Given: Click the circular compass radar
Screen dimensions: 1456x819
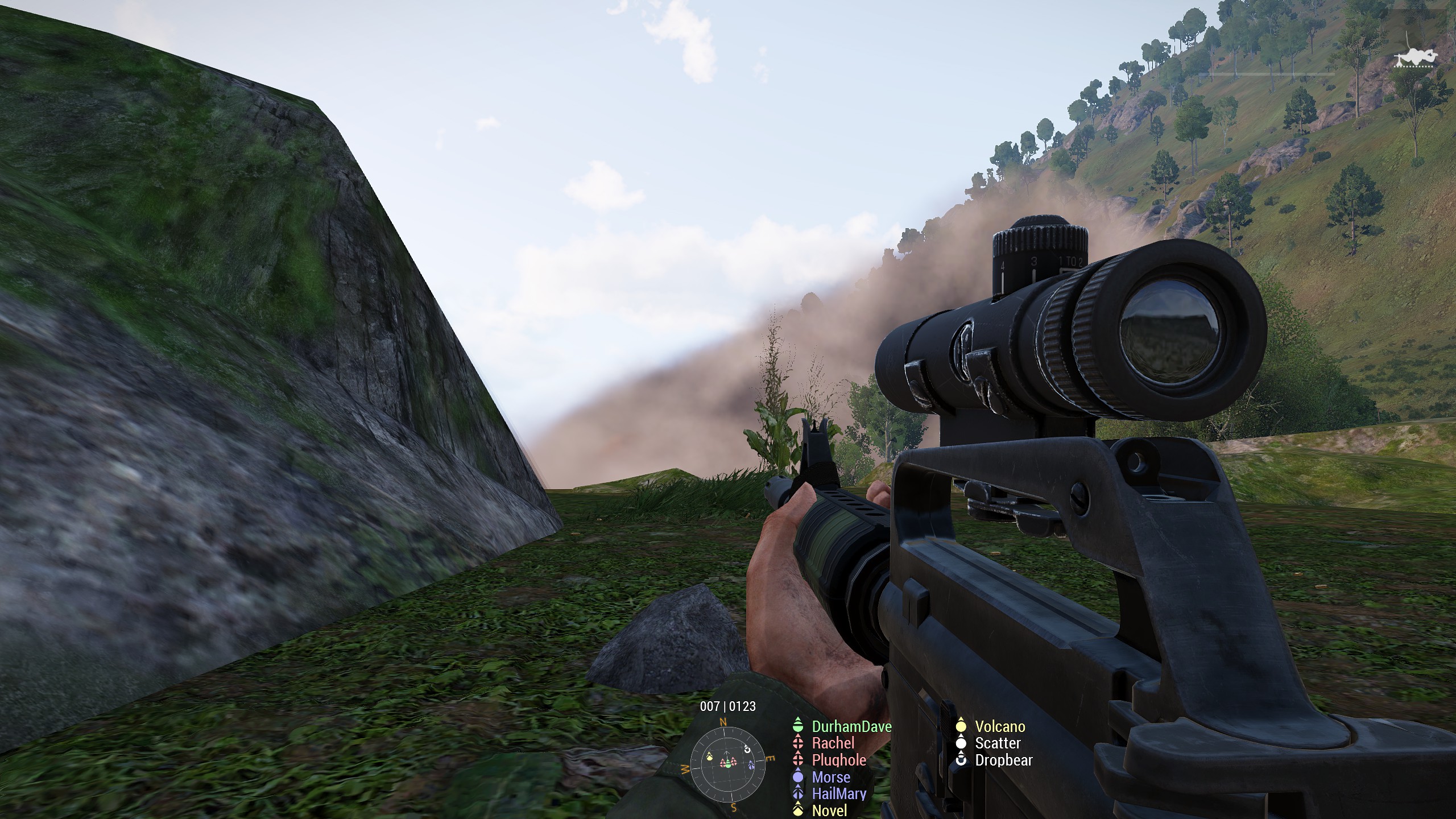Looking at the screenshot, I should click(727, 763).
